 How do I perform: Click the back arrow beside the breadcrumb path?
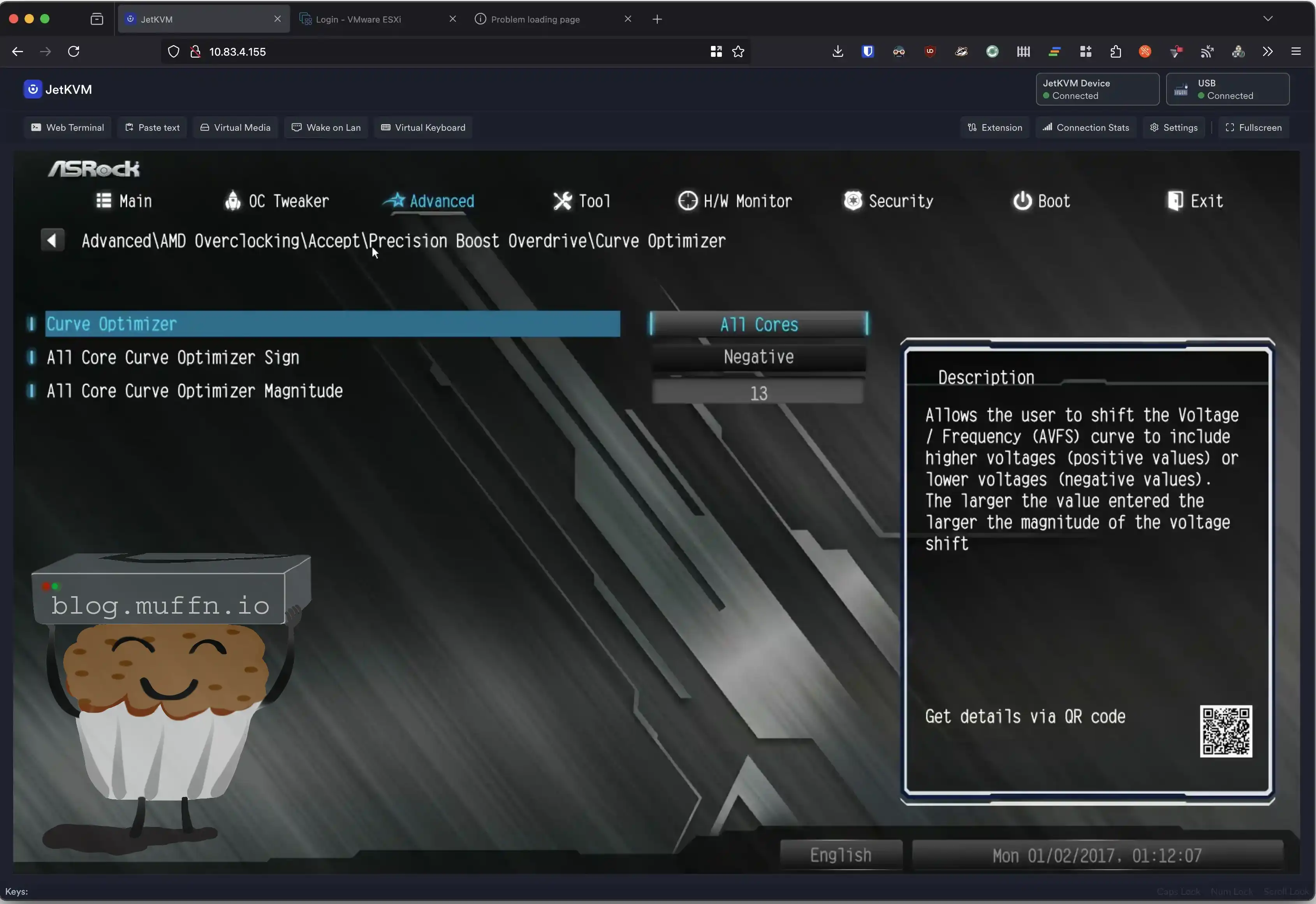coord(52,240)
